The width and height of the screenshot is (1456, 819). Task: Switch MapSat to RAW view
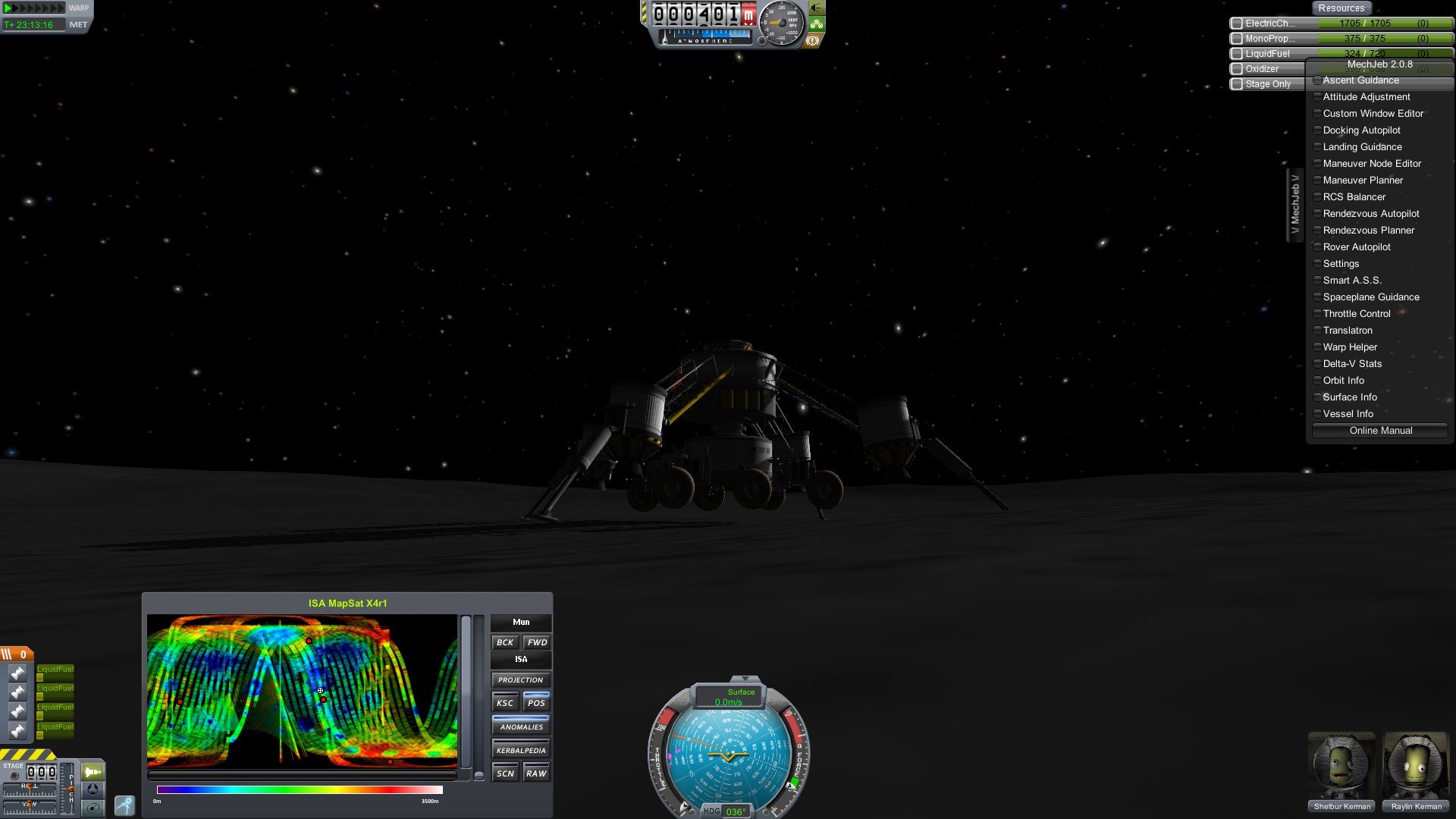click(536, 773)
